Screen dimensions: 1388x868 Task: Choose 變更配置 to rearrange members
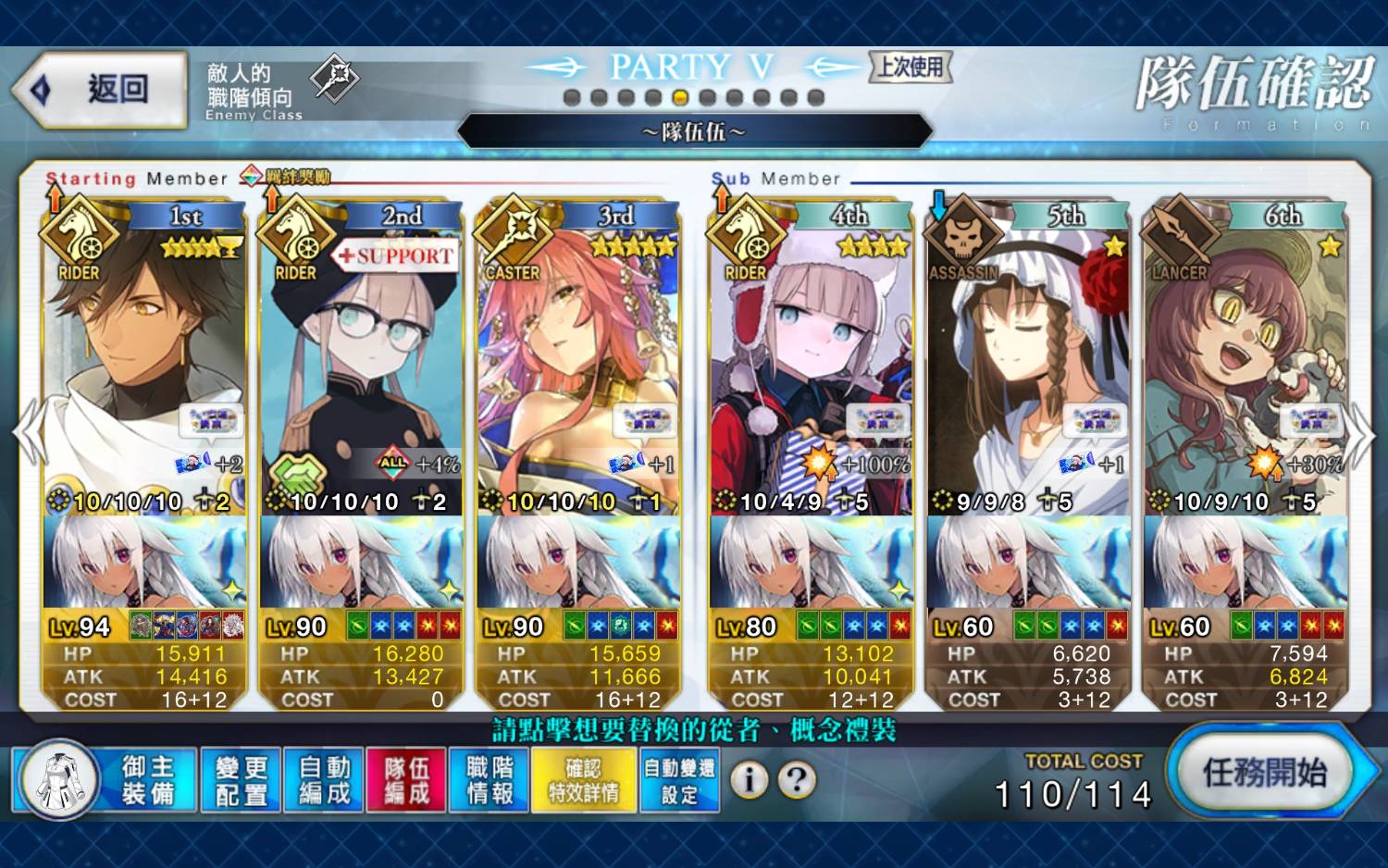tap(241, 780)
